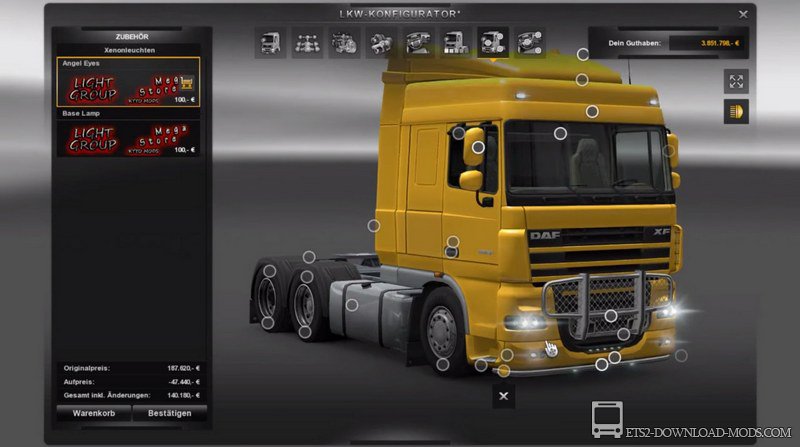Open the truck cabin category icon
The image size is (800, 447).
click(272, 43)
